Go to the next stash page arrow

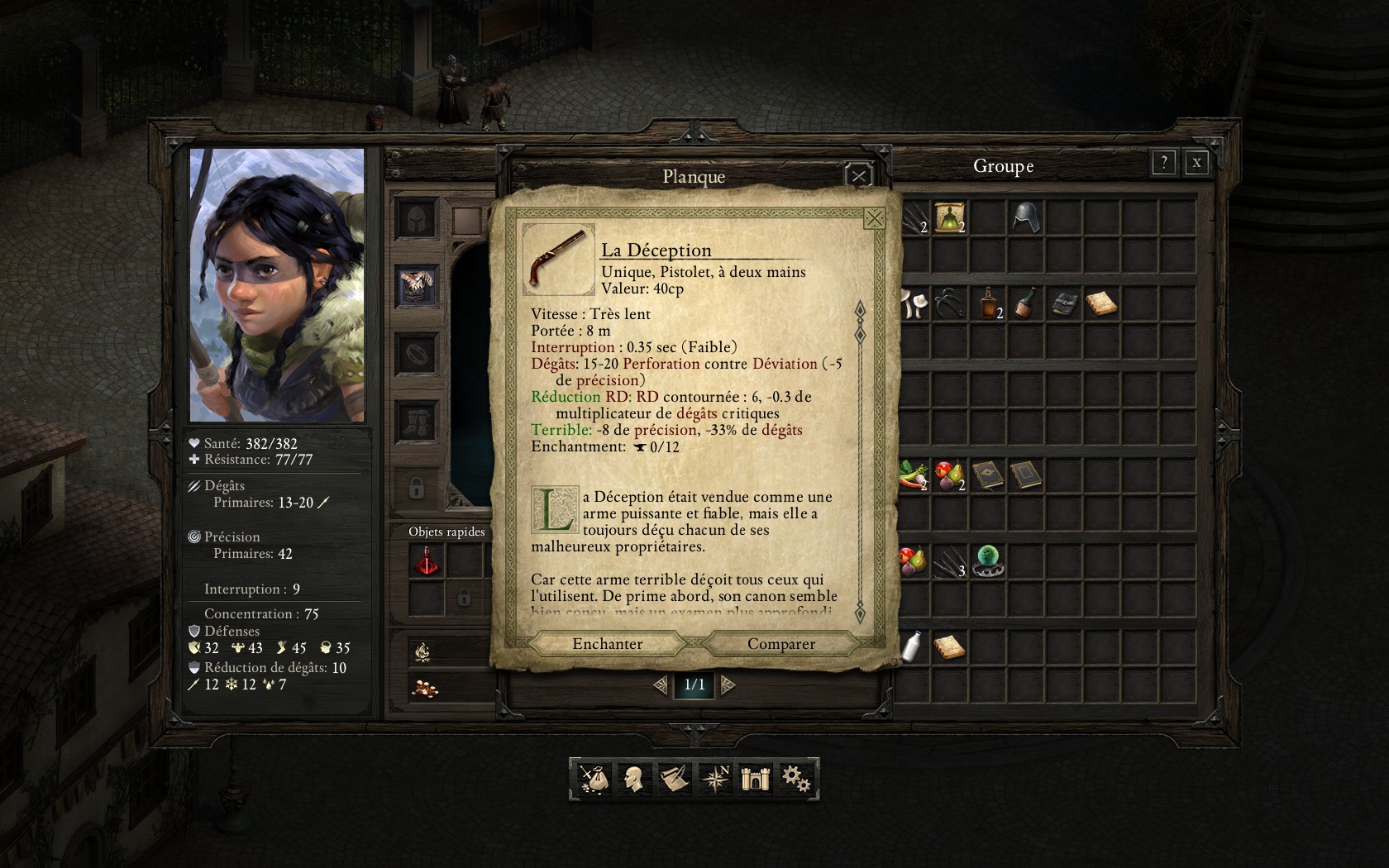click(728, 684)
